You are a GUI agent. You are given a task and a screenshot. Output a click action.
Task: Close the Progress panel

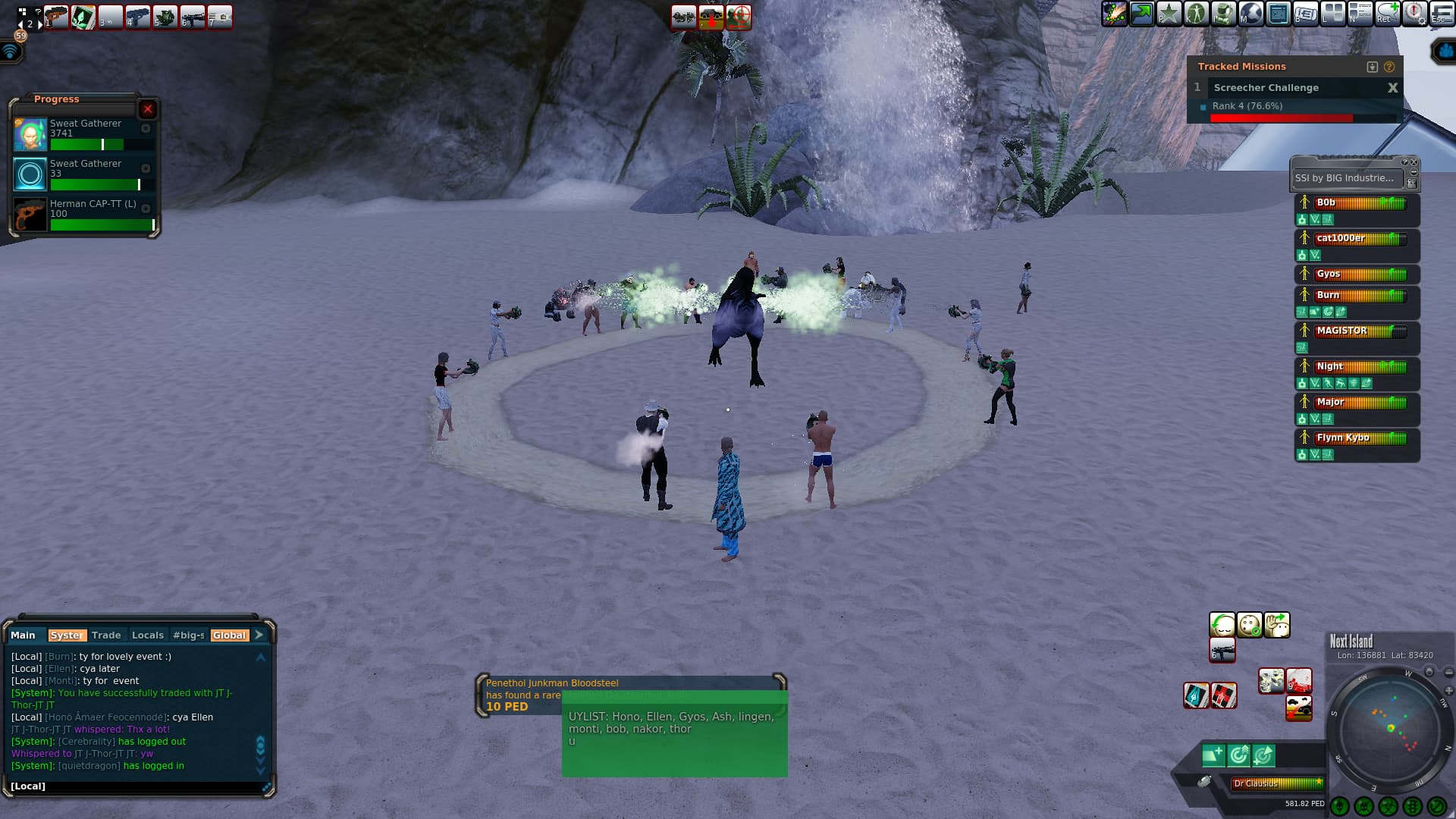point(148,109)
